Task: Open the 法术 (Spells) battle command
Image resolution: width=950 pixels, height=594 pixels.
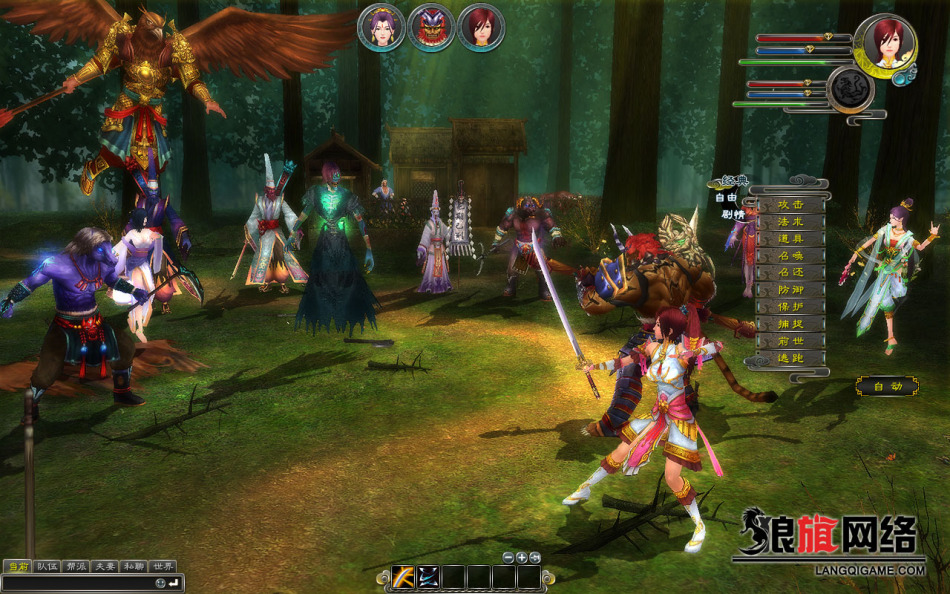Action: (x=790, y=222)
